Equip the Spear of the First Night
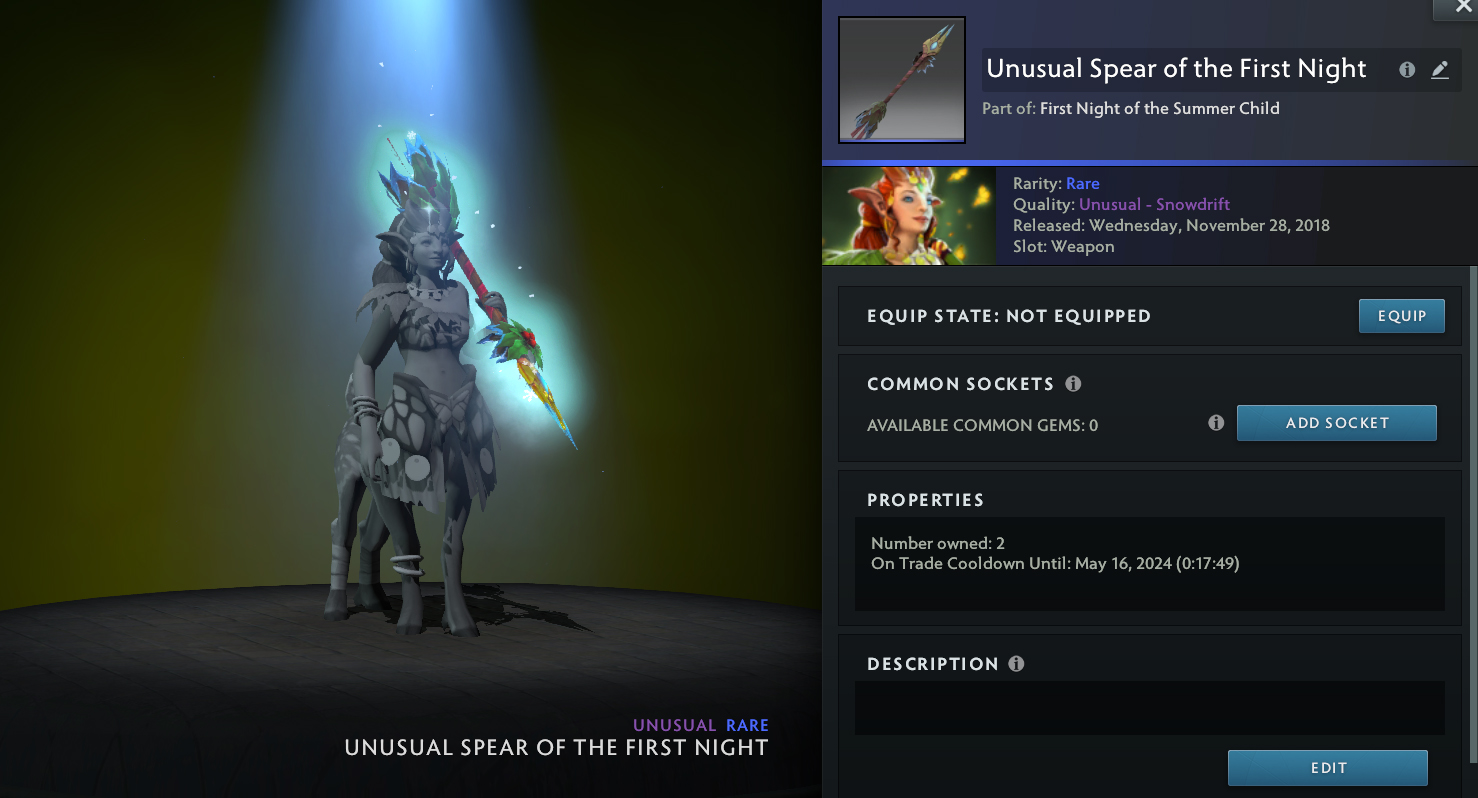Image resolution: width=1478 pixels, height=798 pixels. (1401, 316)
